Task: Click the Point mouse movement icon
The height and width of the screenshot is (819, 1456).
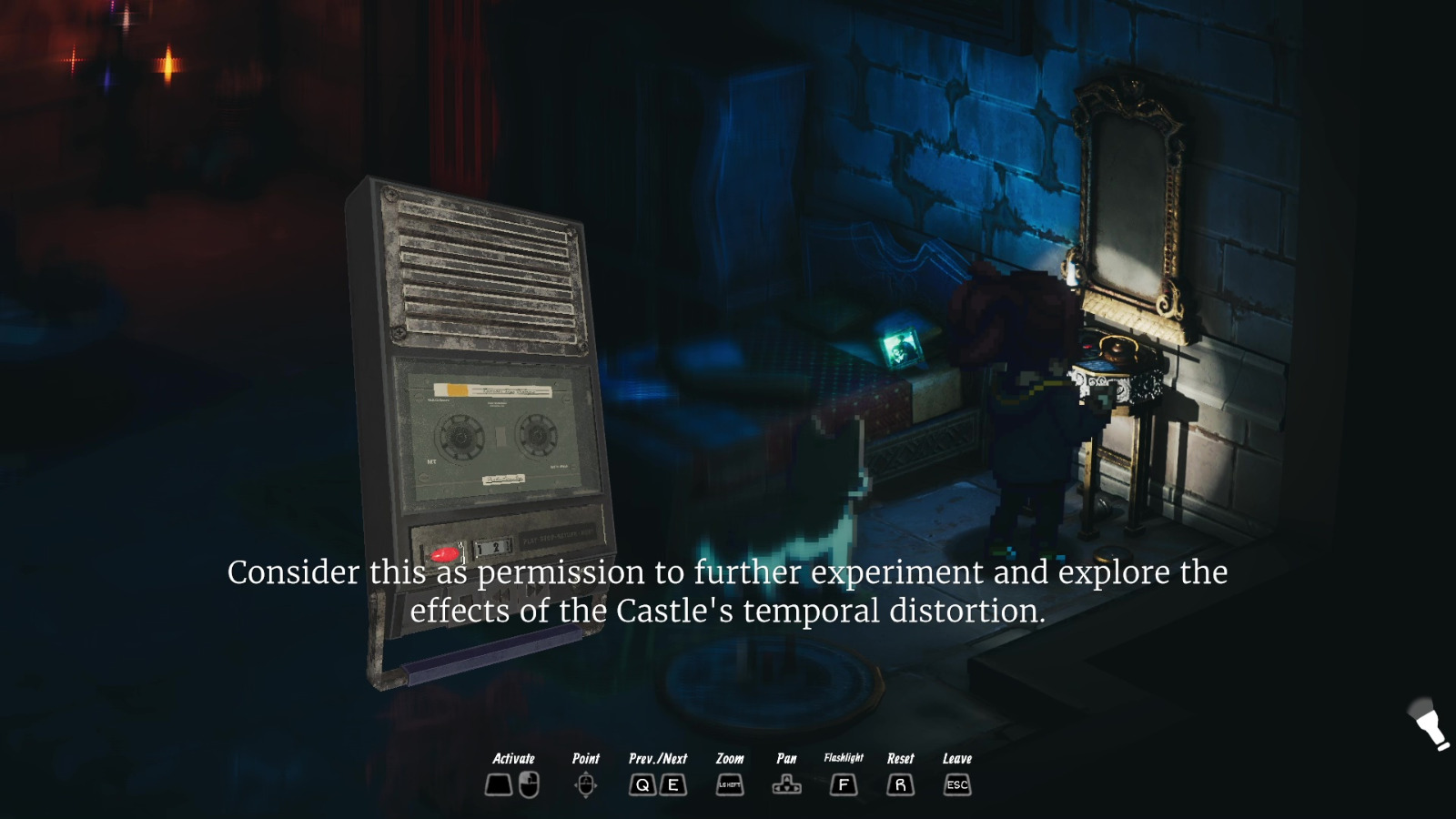Action: coord(586,784)
